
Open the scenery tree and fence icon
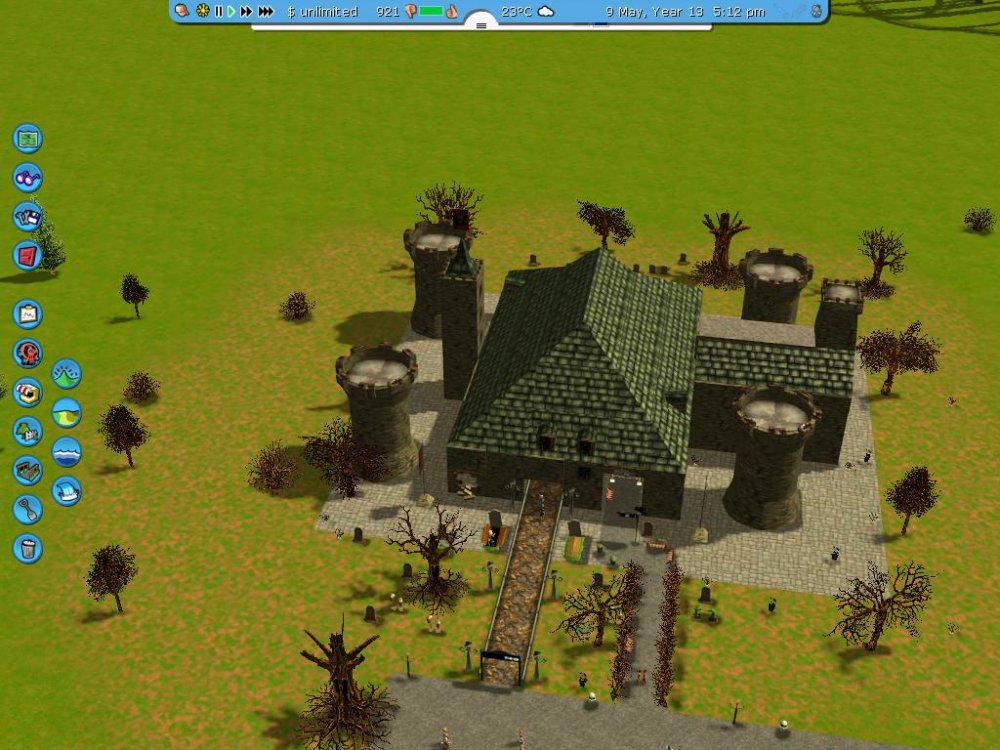(27, 431)
